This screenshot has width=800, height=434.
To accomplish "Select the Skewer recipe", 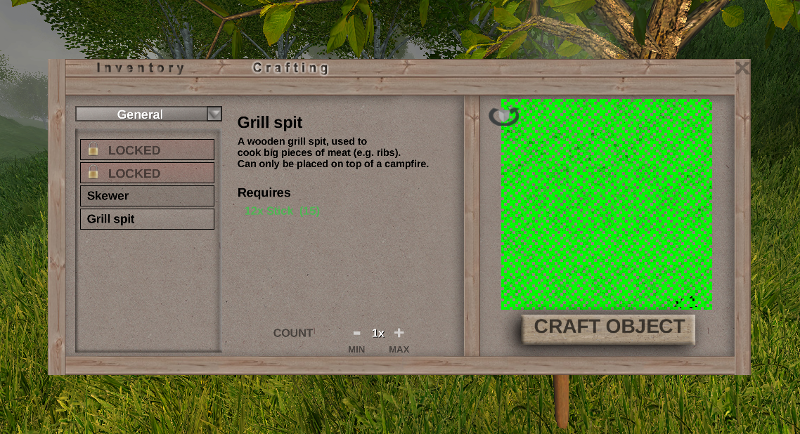I will point(147,196).
